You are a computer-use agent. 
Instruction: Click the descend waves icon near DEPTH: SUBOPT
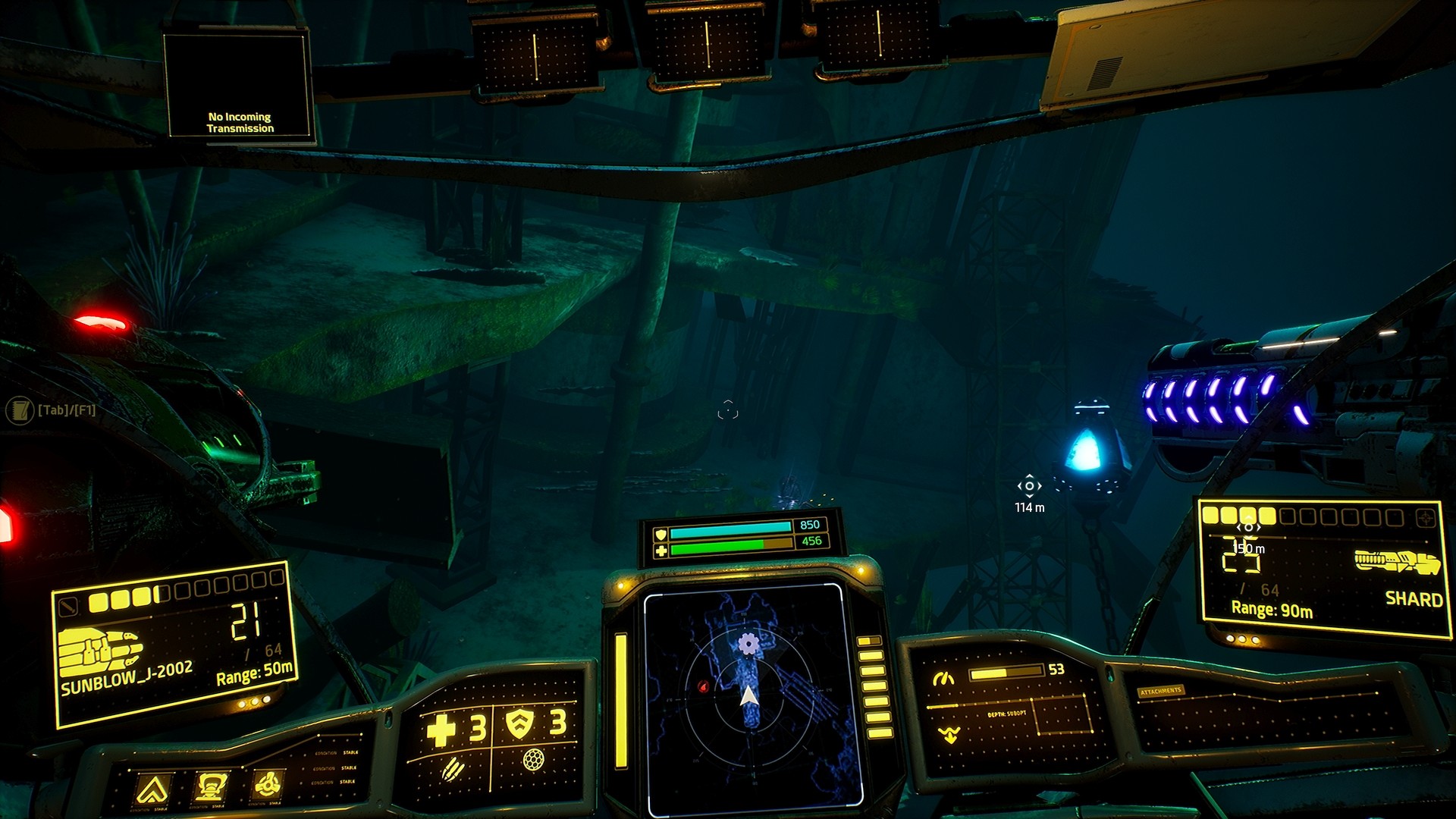pos(949,734)
